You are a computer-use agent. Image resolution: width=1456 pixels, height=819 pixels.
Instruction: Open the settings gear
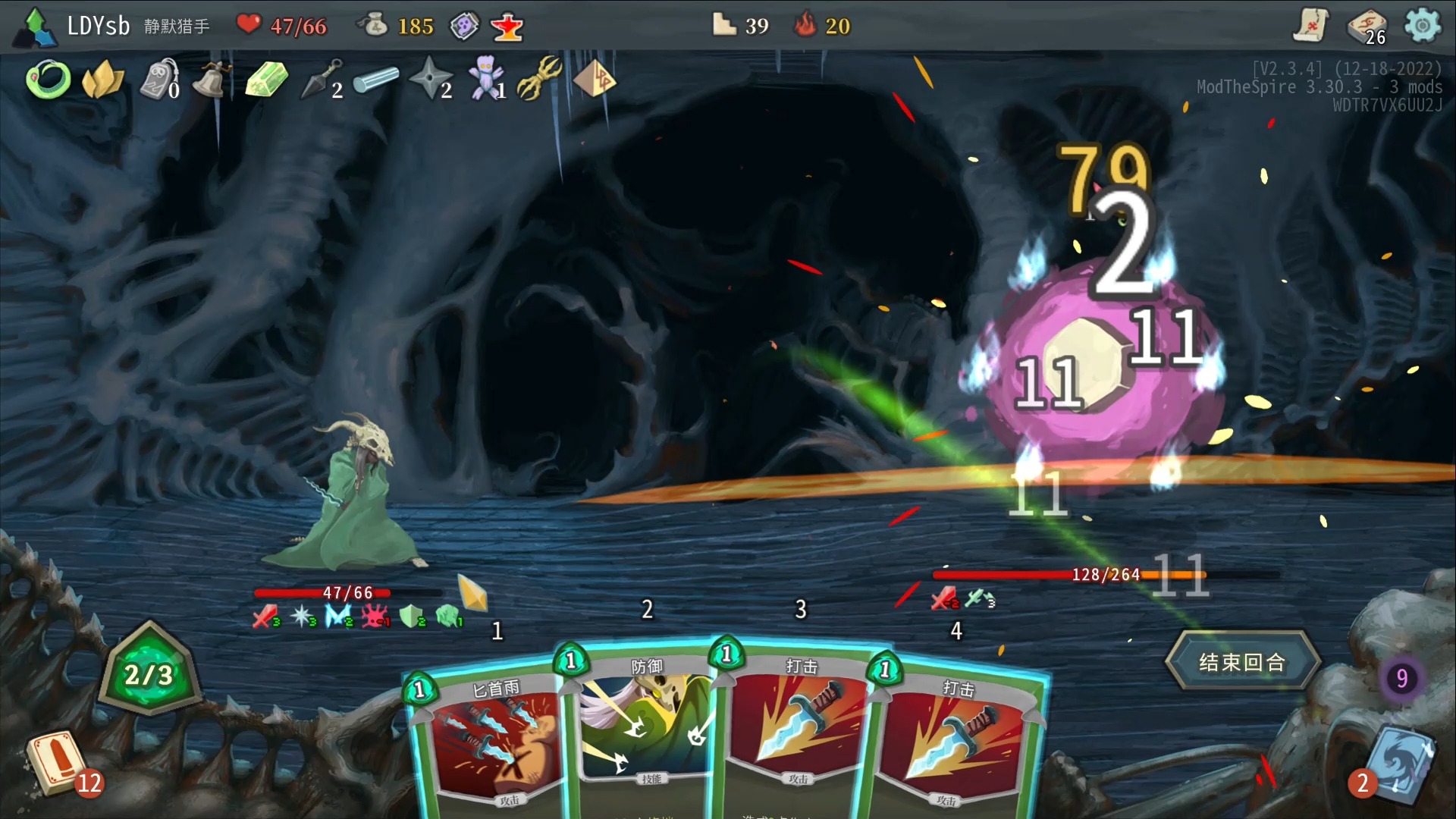(x=1422, y=26)
